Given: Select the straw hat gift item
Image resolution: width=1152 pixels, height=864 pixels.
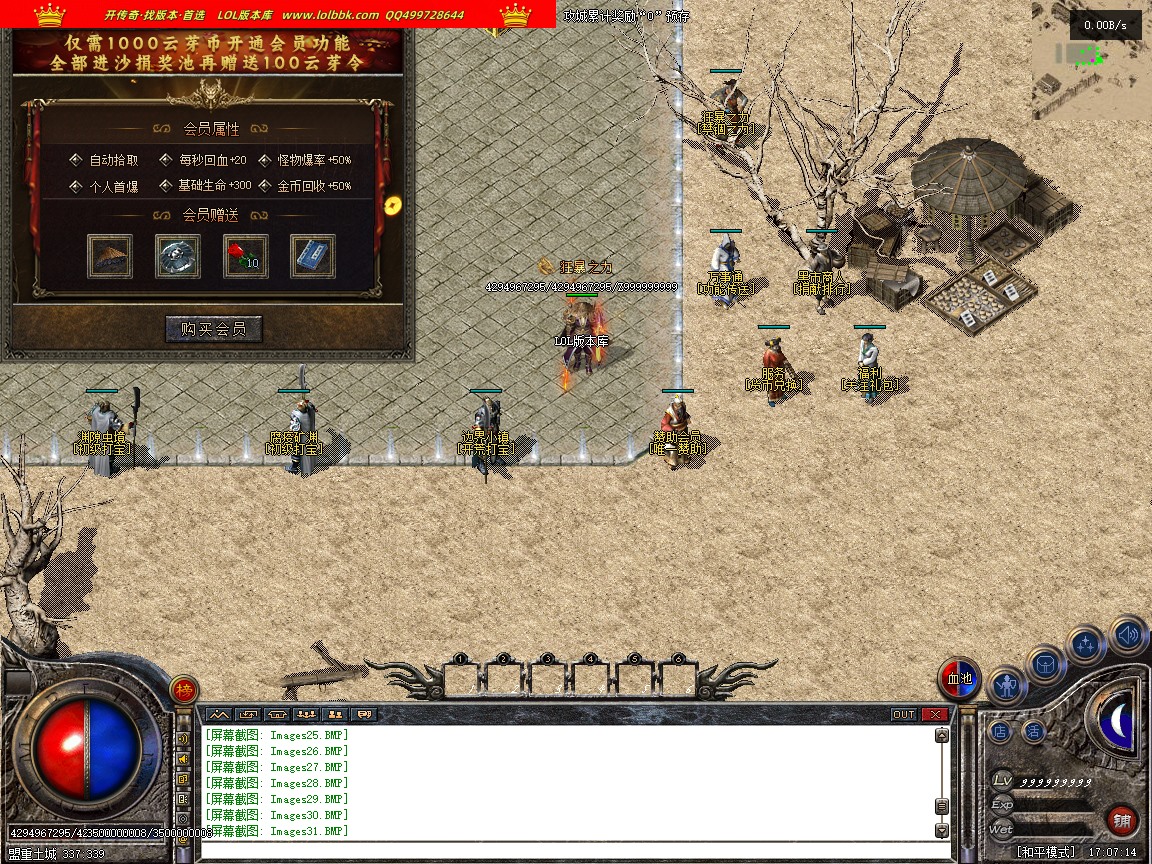Looking at the screenshot, I should (110, 257).
